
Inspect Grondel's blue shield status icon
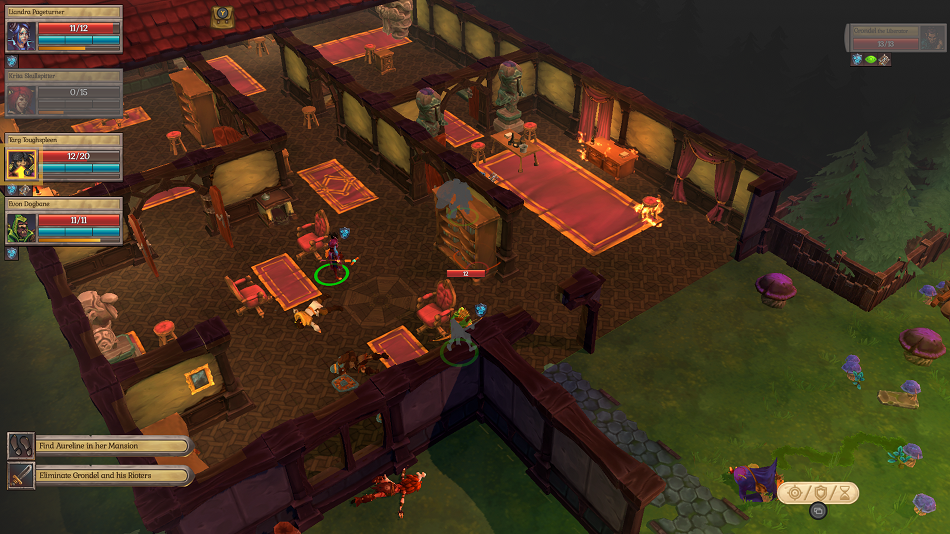click(857, 60)
